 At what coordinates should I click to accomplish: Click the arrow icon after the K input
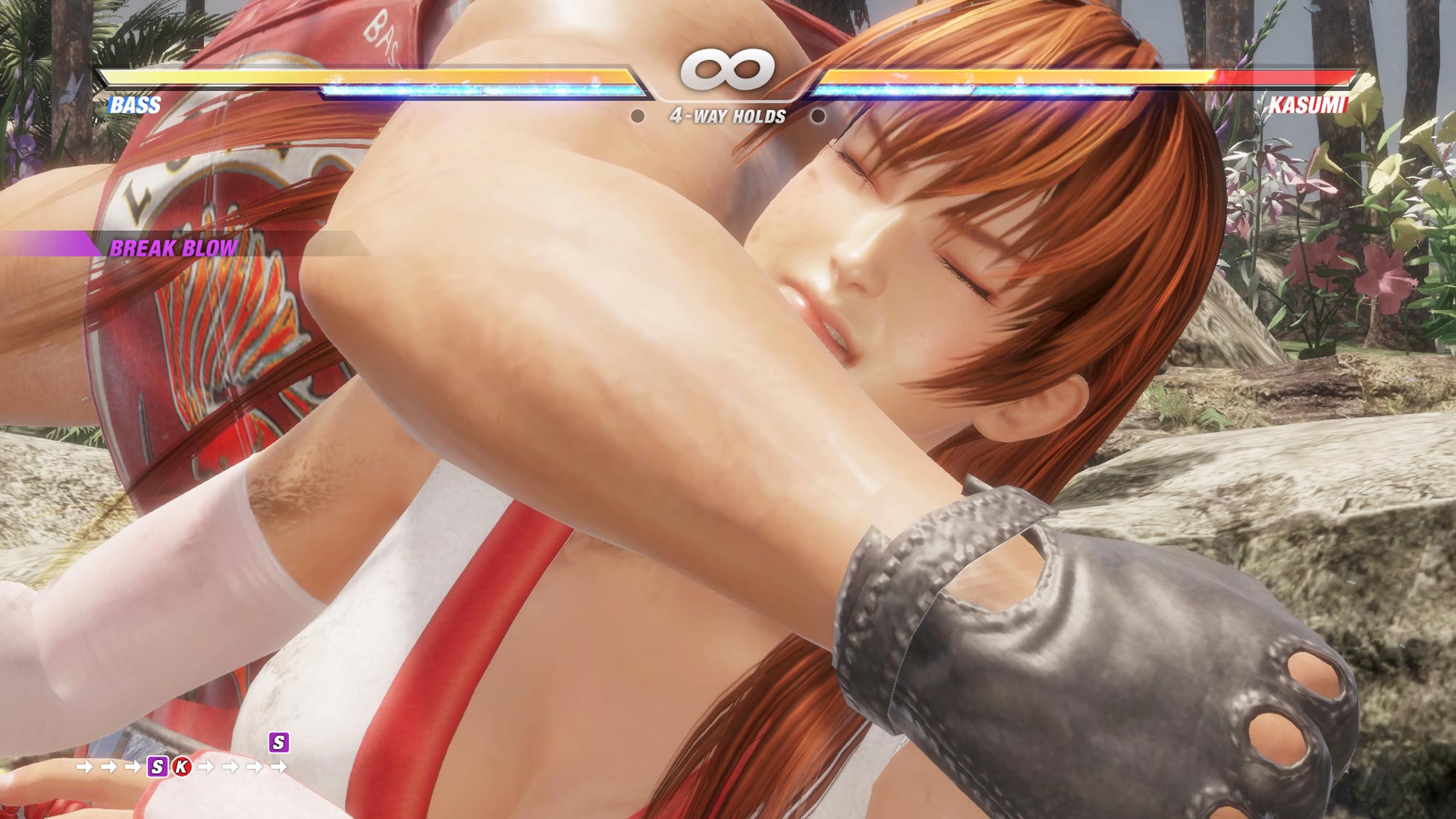click(207, 767)
